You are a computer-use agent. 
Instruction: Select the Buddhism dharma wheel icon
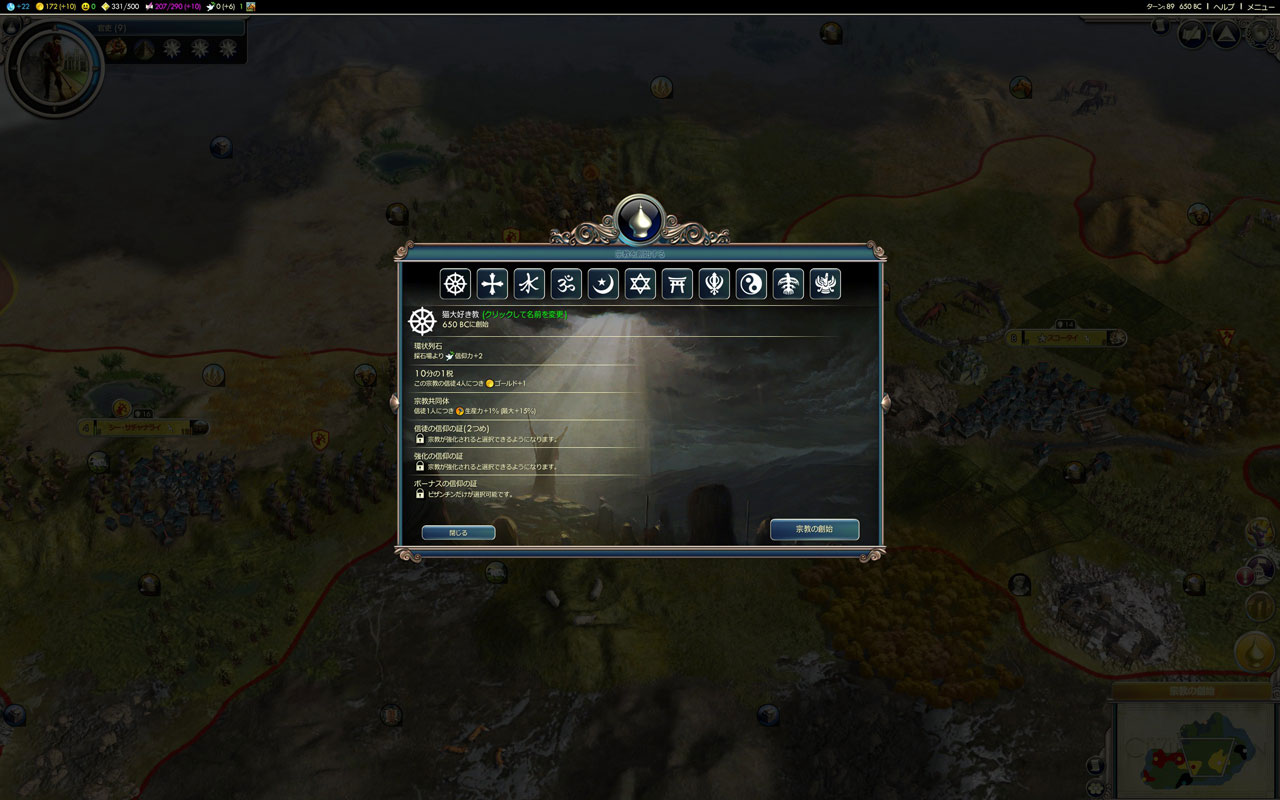pos(455,284)
